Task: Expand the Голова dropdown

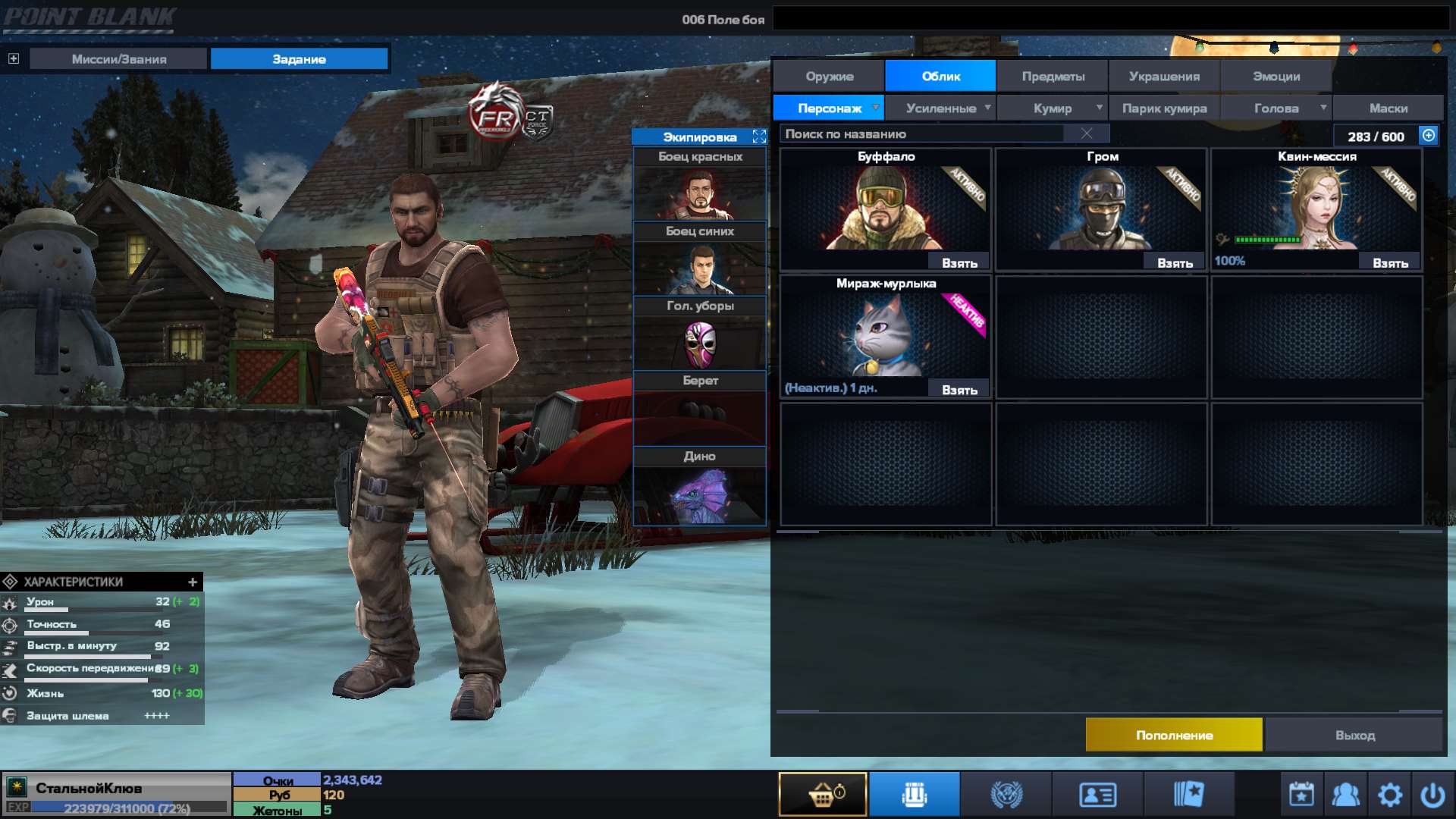Action: click(x=1324, y=108)
